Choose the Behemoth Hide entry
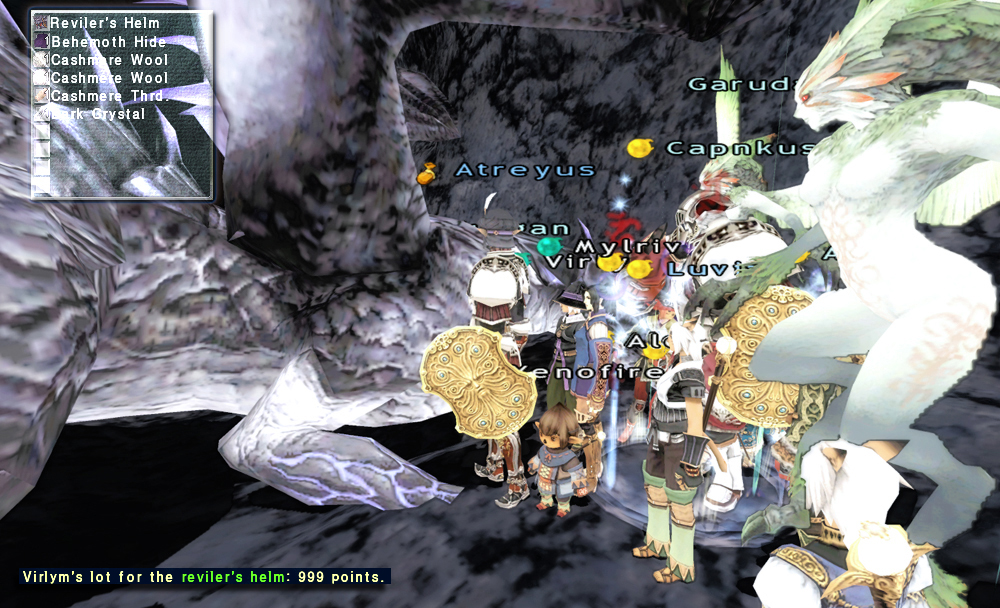Image resolution: width=1000 pixels, height=608 pixels. 108,42
